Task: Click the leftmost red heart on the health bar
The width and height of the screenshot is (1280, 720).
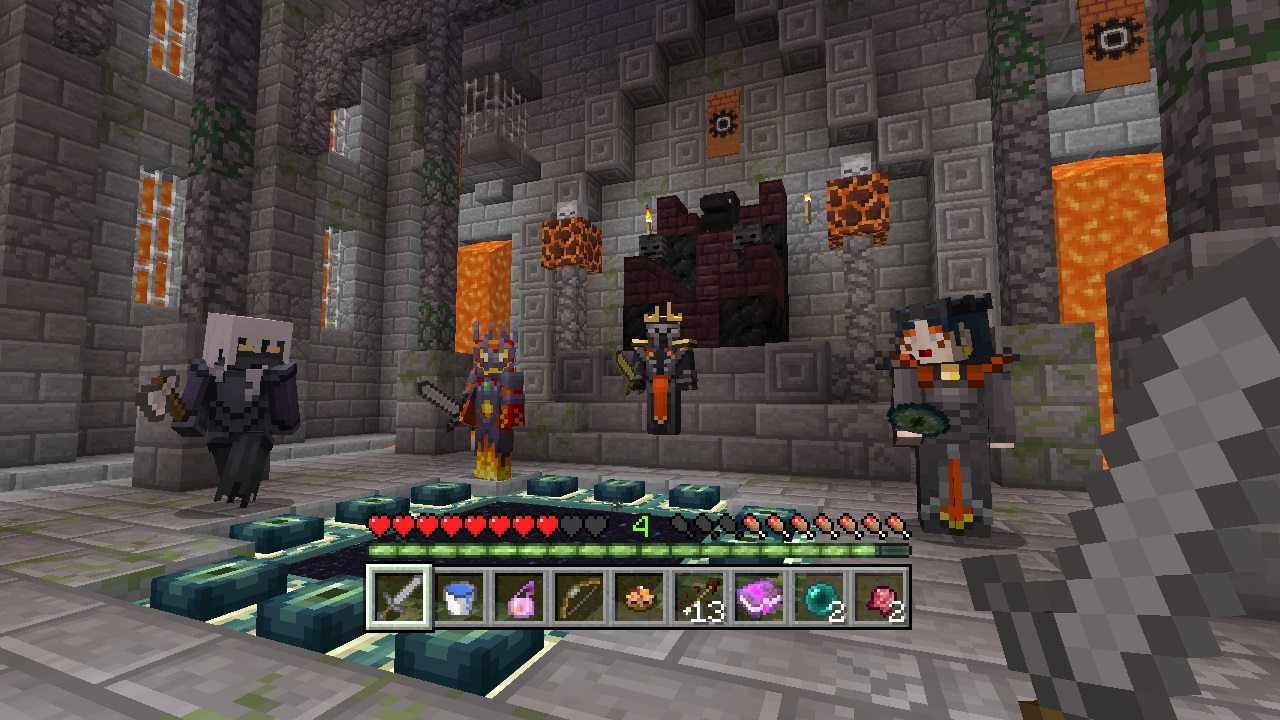Action: pos(381,524)
